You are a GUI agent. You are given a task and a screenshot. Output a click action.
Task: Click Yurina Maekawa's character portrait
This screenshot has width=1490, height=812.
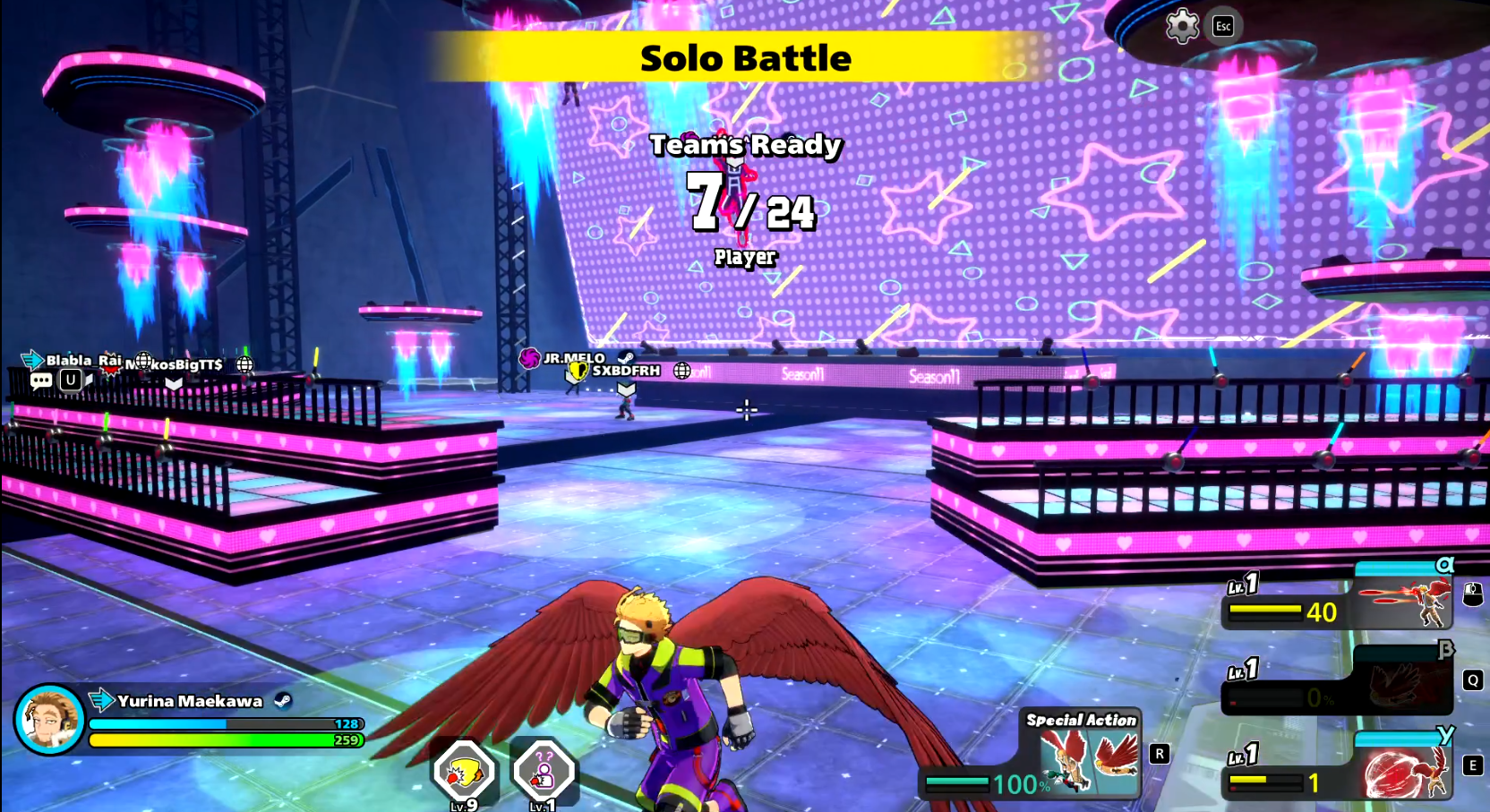click(49, 720)
